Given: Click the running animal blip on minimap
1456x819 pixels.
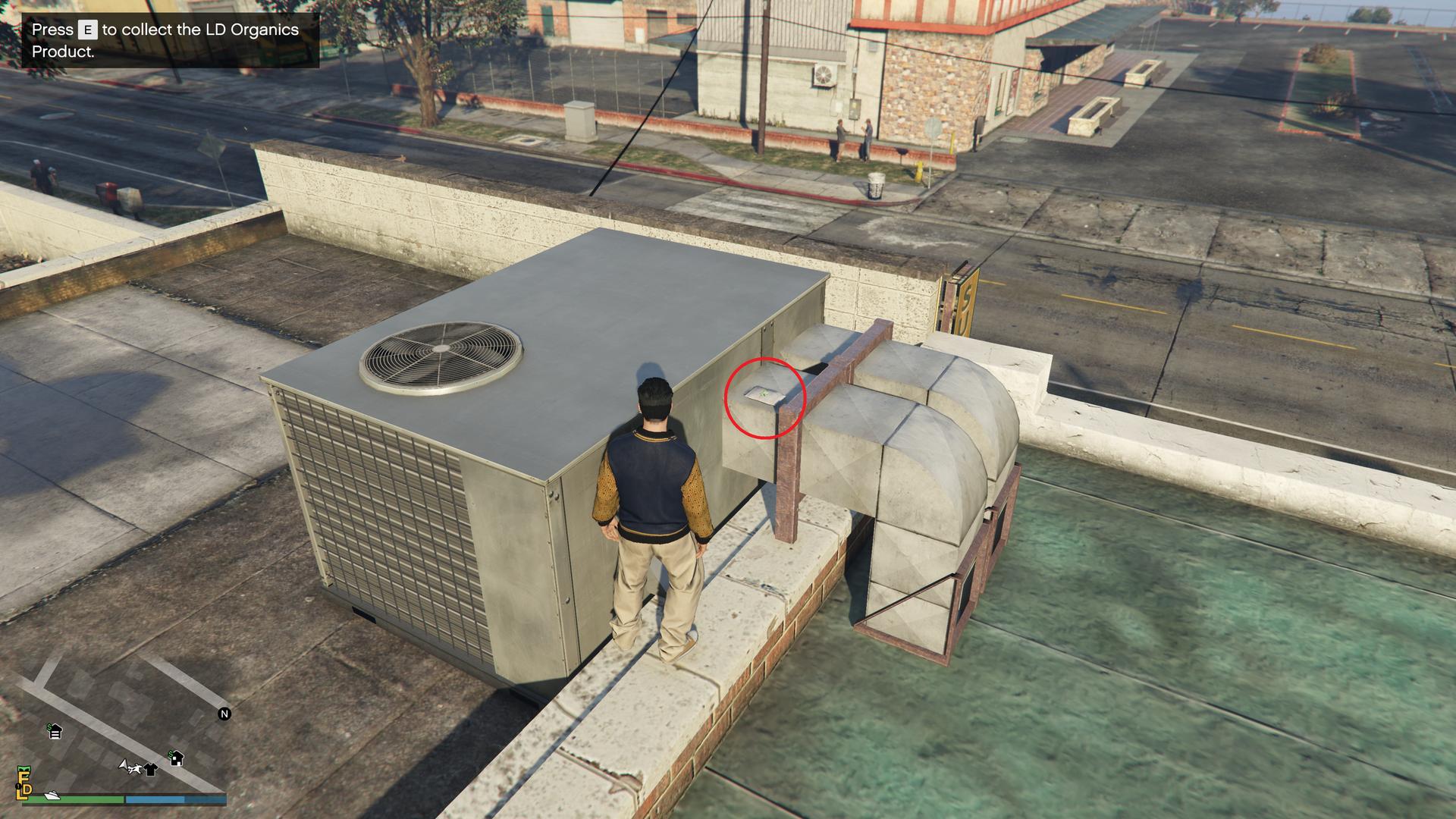Looking at the screenshot, I should click(136, 770).
